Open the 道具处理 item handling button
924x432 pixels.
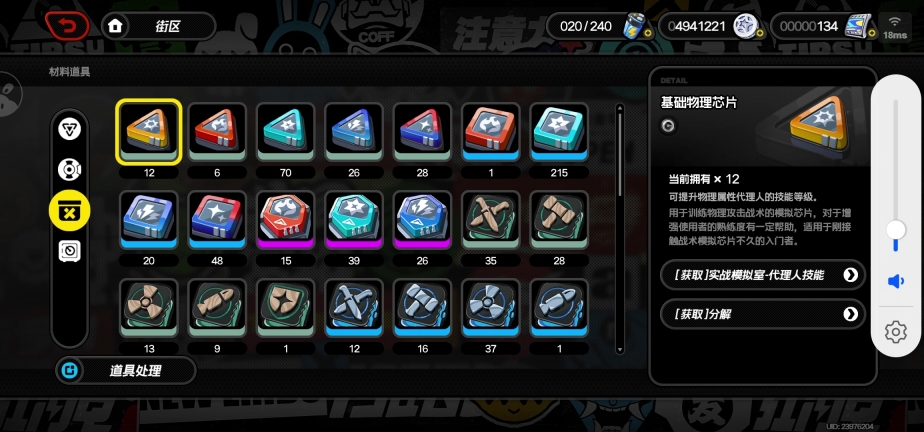[x=125, y=371]
